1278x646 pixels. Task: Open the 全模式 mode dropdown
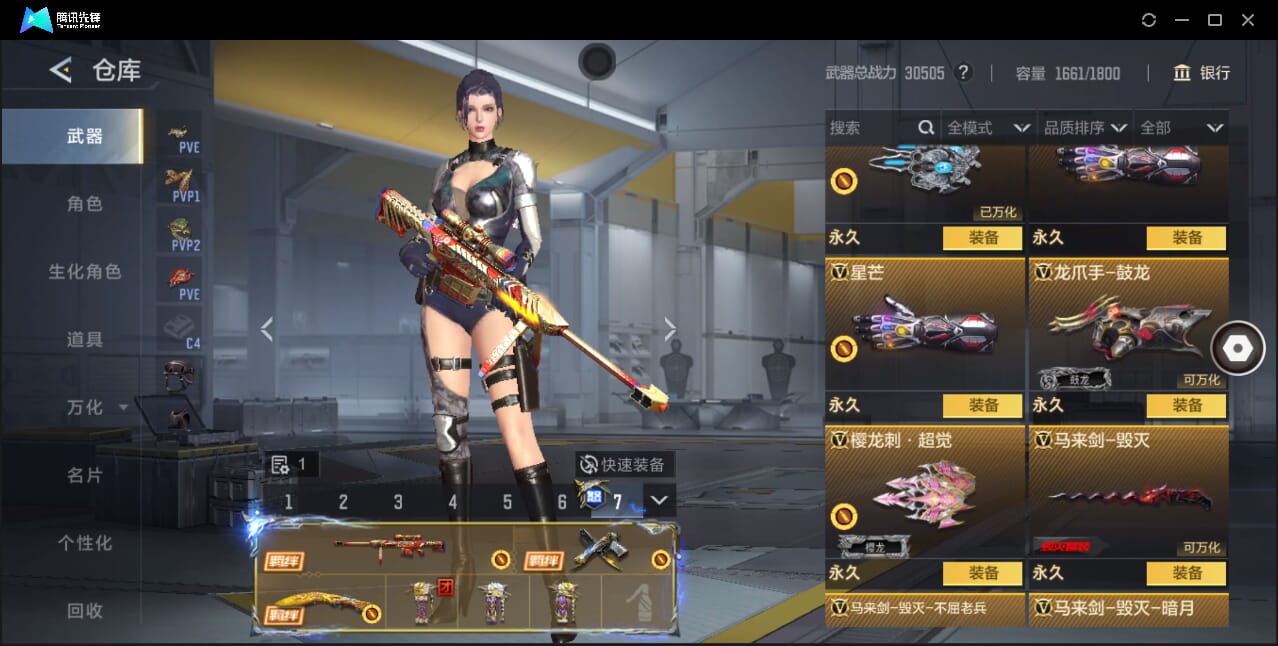click(988, 128)
